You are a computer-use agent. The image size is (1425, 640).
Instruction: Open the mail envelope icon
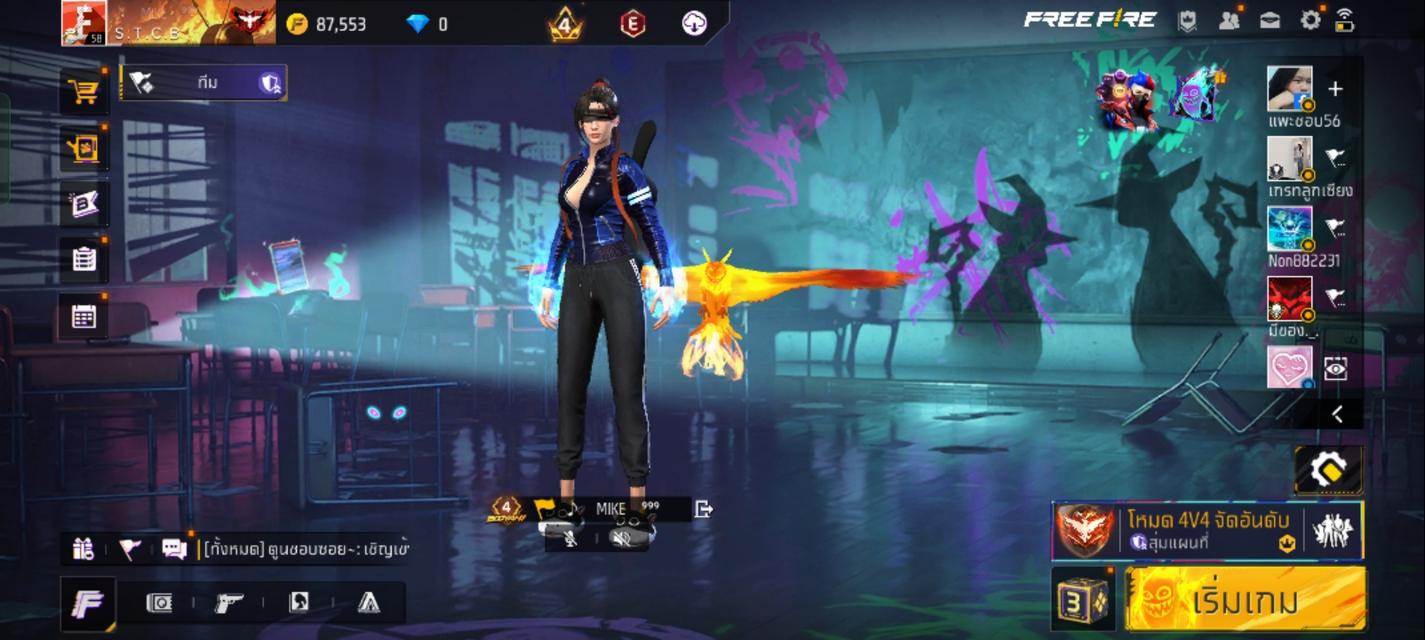1270,20
